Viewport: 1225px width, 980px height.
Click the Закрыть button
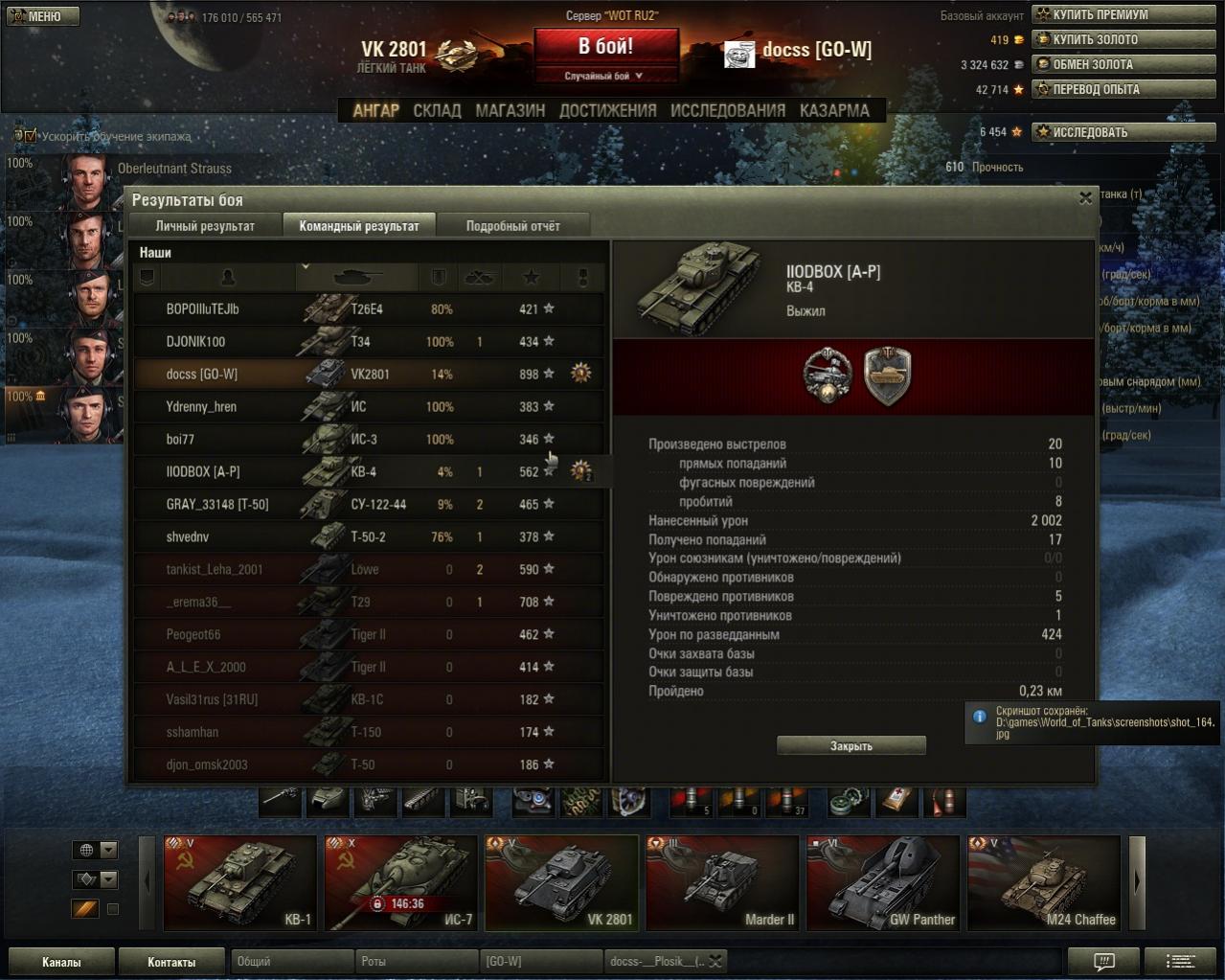click(851, 745)
